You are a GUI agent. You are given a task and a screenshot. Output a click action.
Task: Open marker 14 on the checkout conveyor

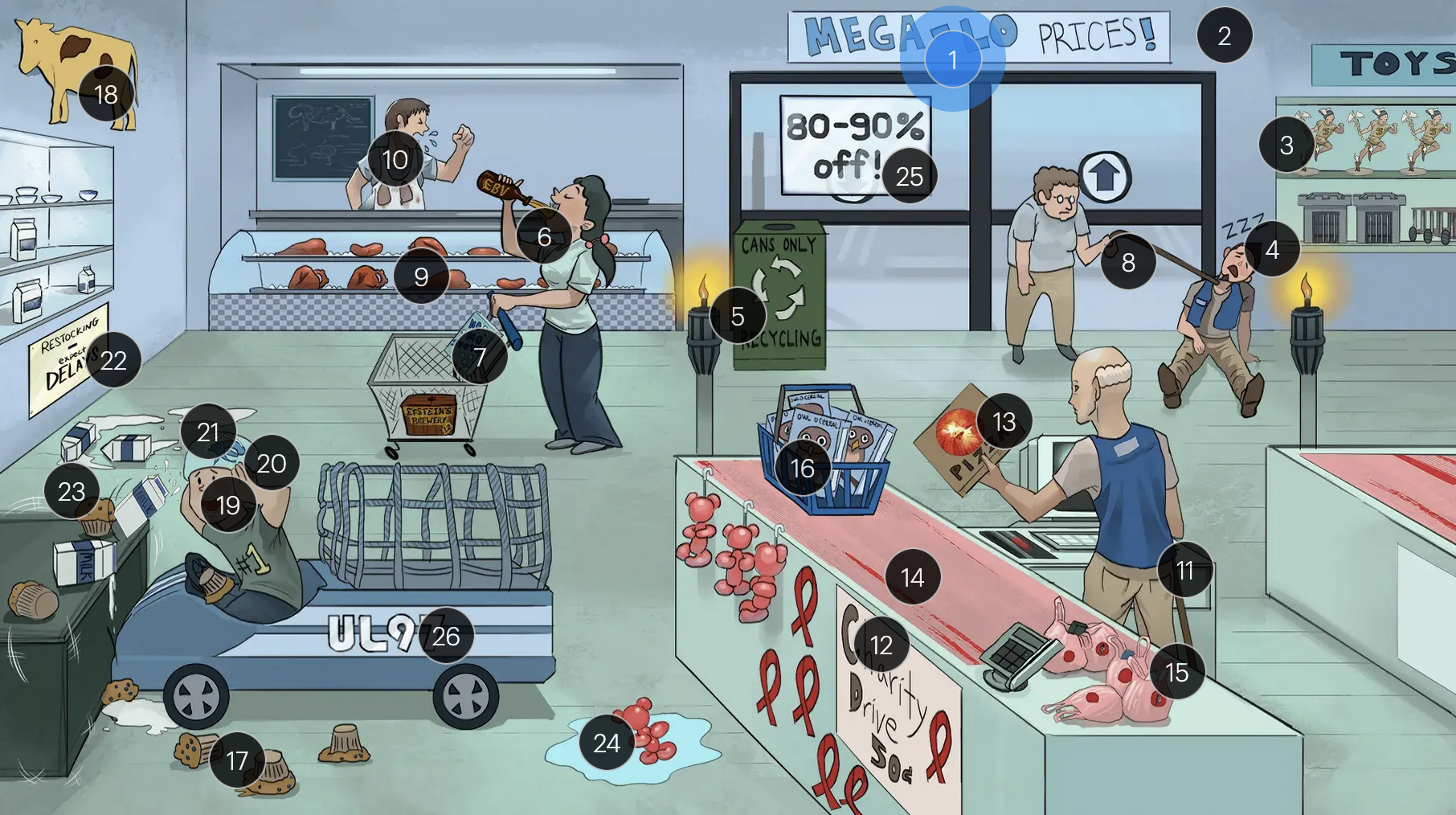point(912,577)
